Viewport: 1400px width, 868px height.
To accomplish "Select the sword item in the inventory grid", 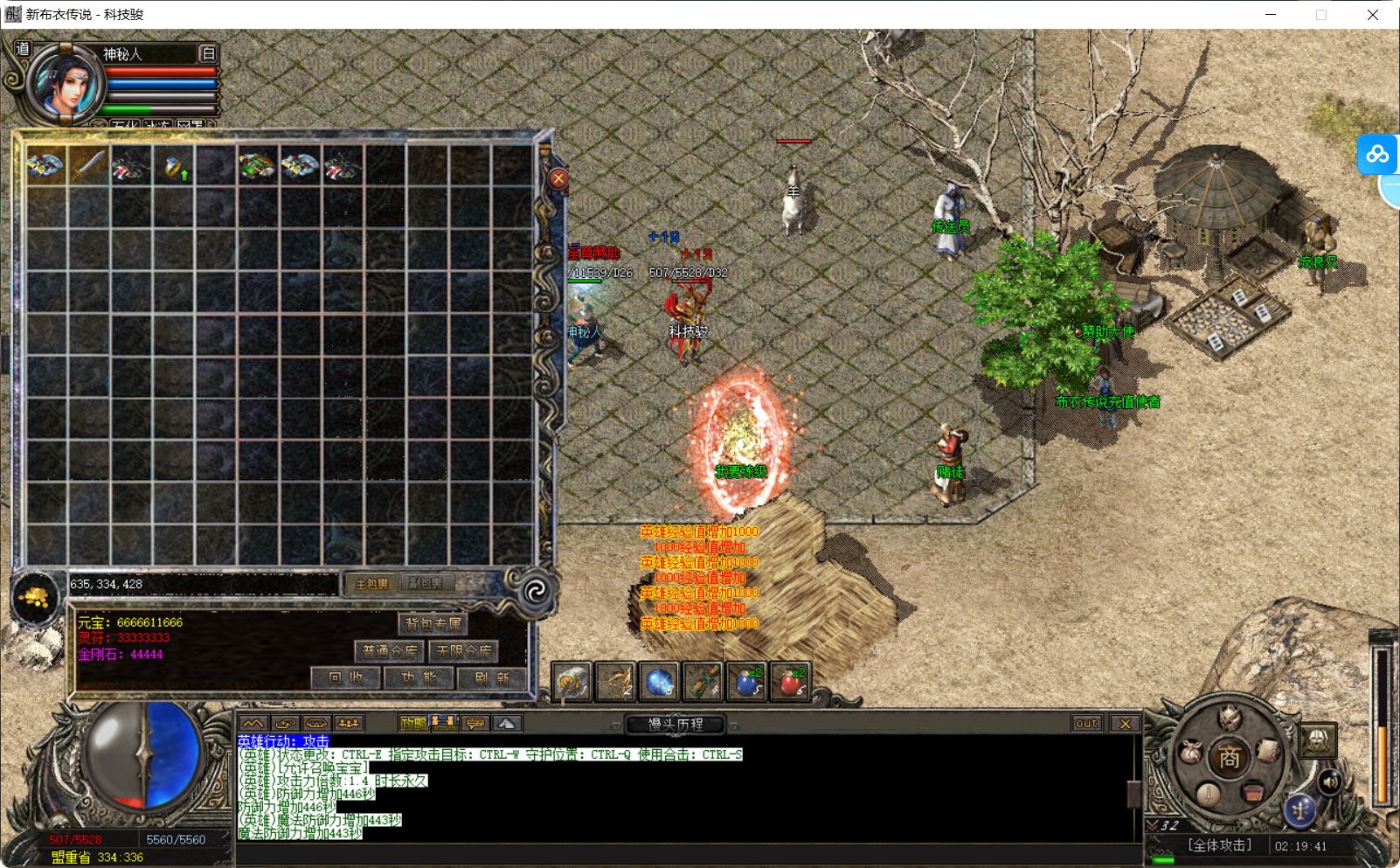I will (x=87, y=164).
